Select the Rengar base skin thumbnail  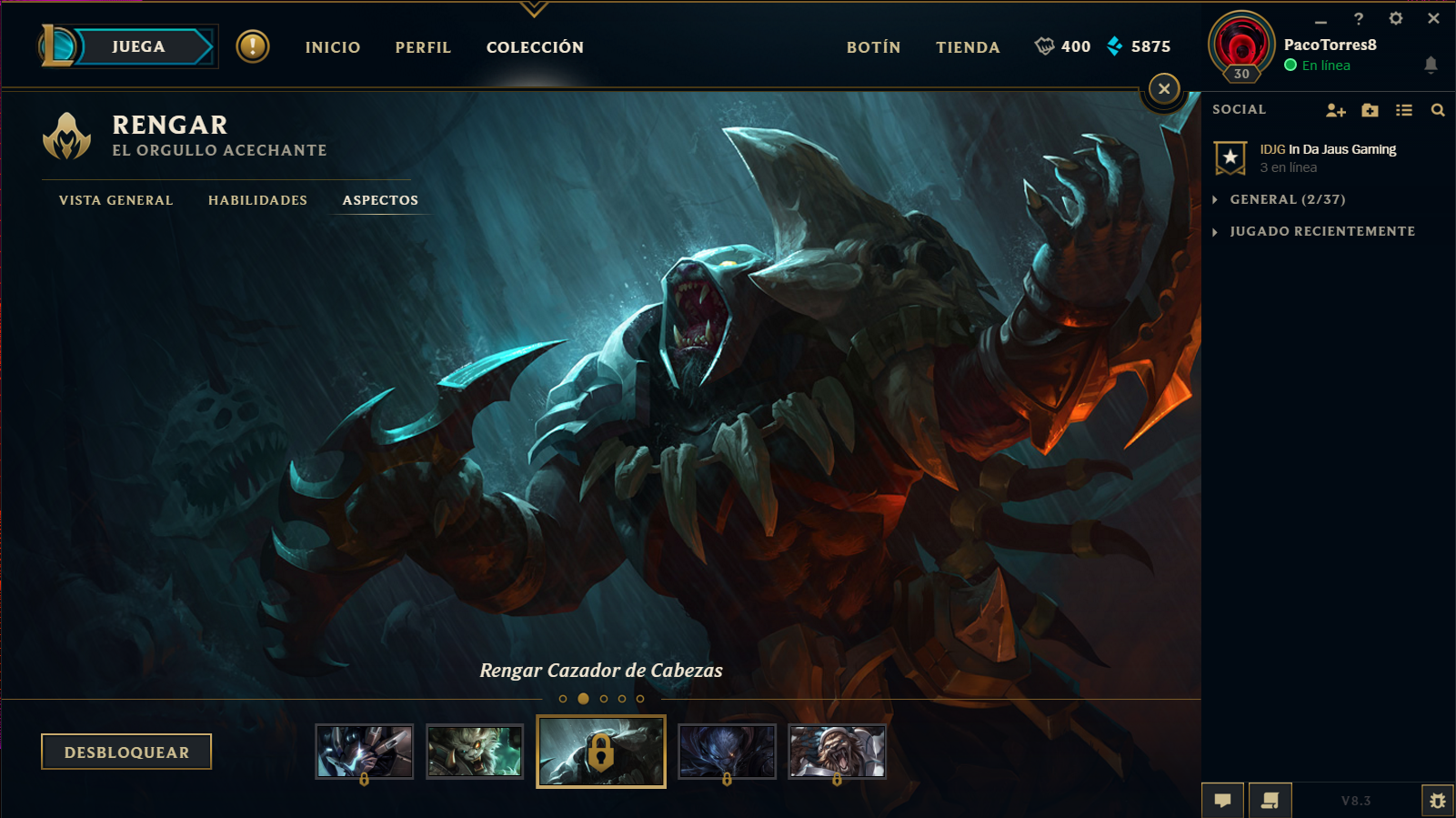pyautogui.click(x=473, y=752)
